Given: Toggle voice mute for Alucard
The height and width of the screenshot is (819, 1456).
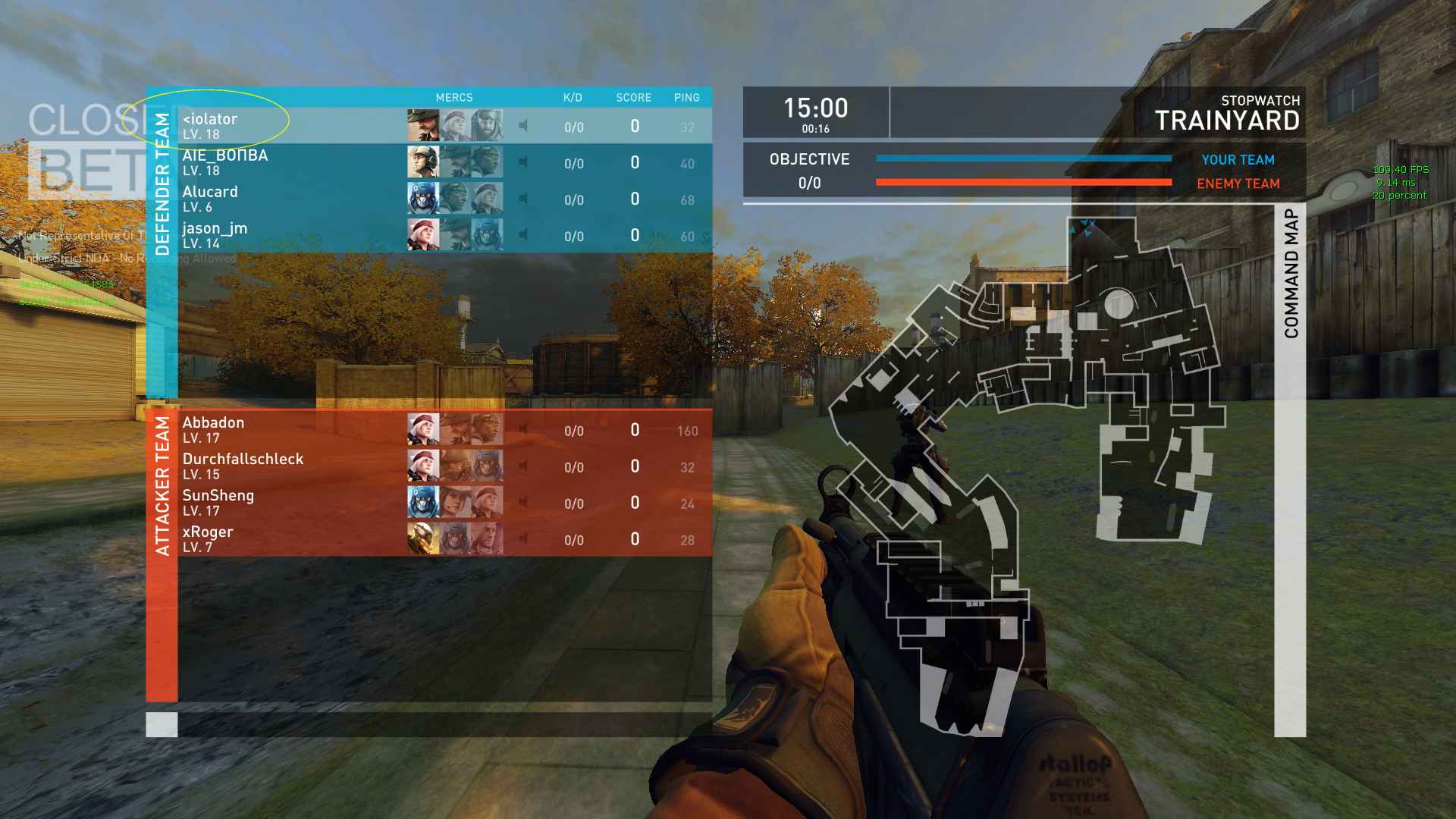Looking at the screenshot, I should click(523, 199).
